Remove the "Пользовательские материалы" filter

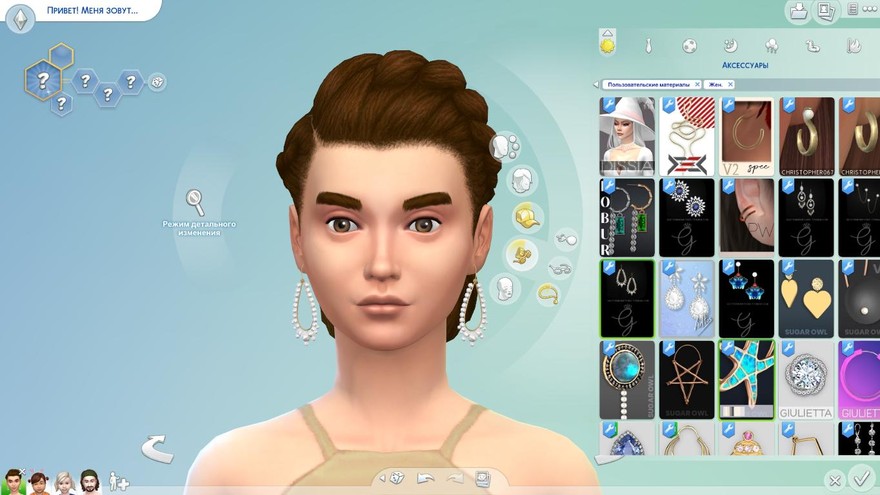click(x=697, y=85)
